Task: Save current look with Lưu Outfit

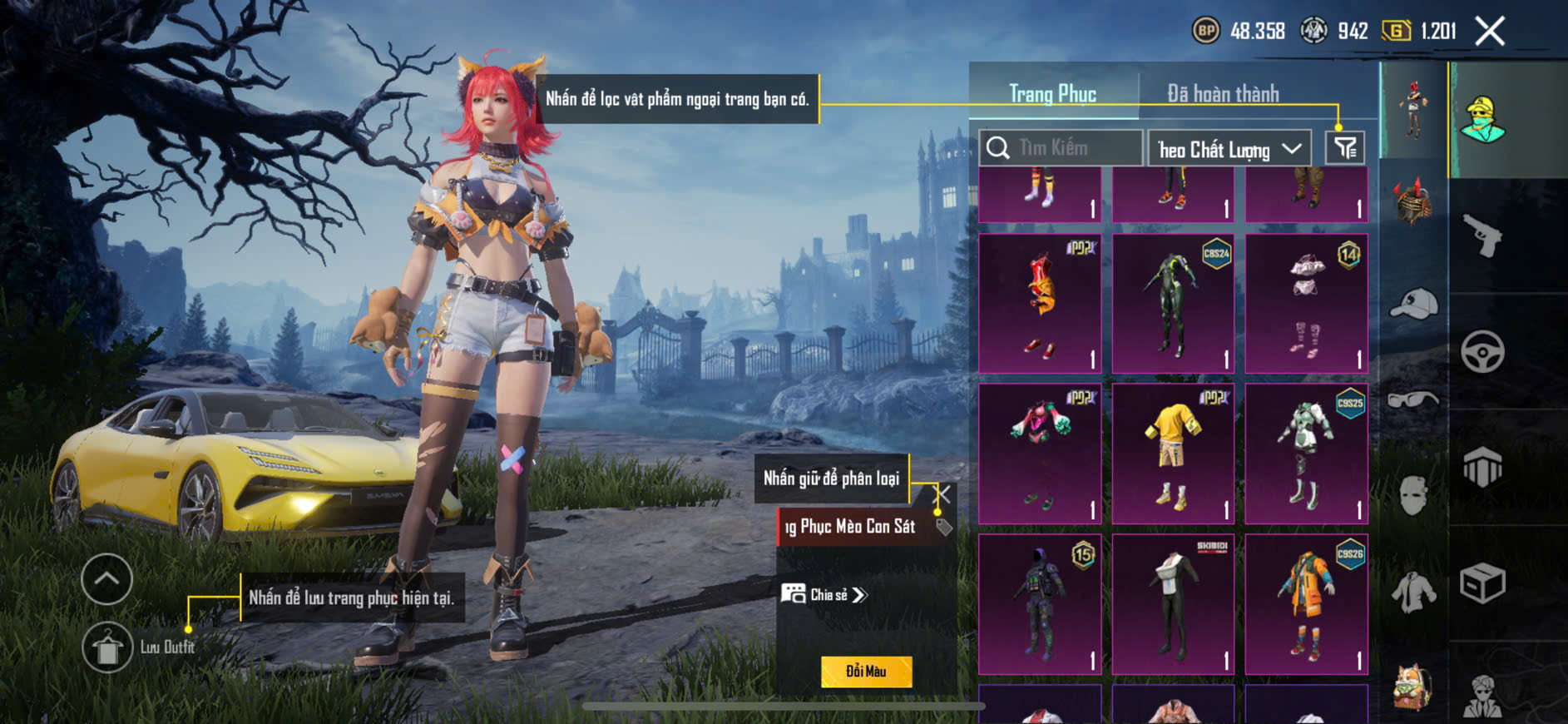Action: [108, 647]
